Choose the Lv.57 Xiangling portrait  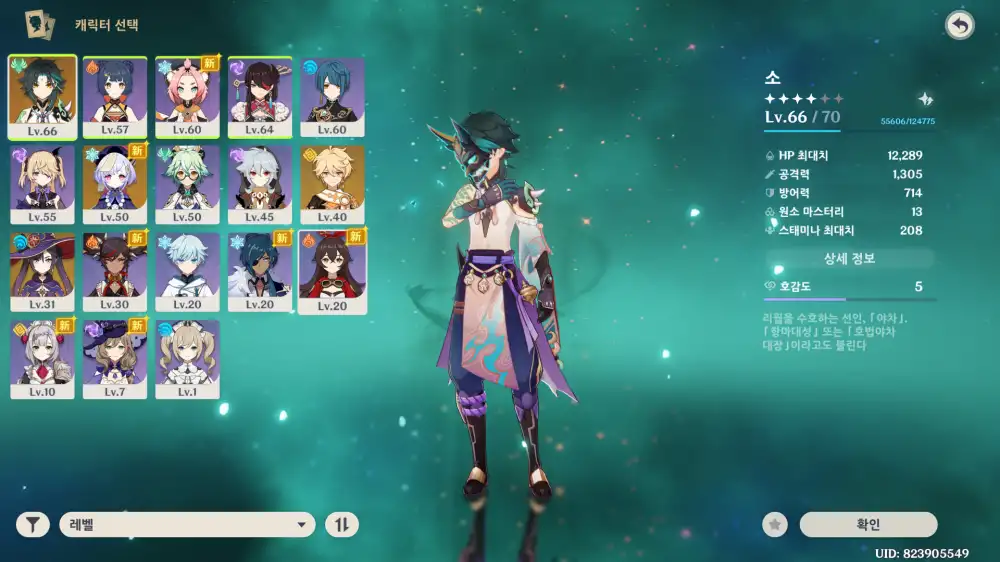(113, 95)
